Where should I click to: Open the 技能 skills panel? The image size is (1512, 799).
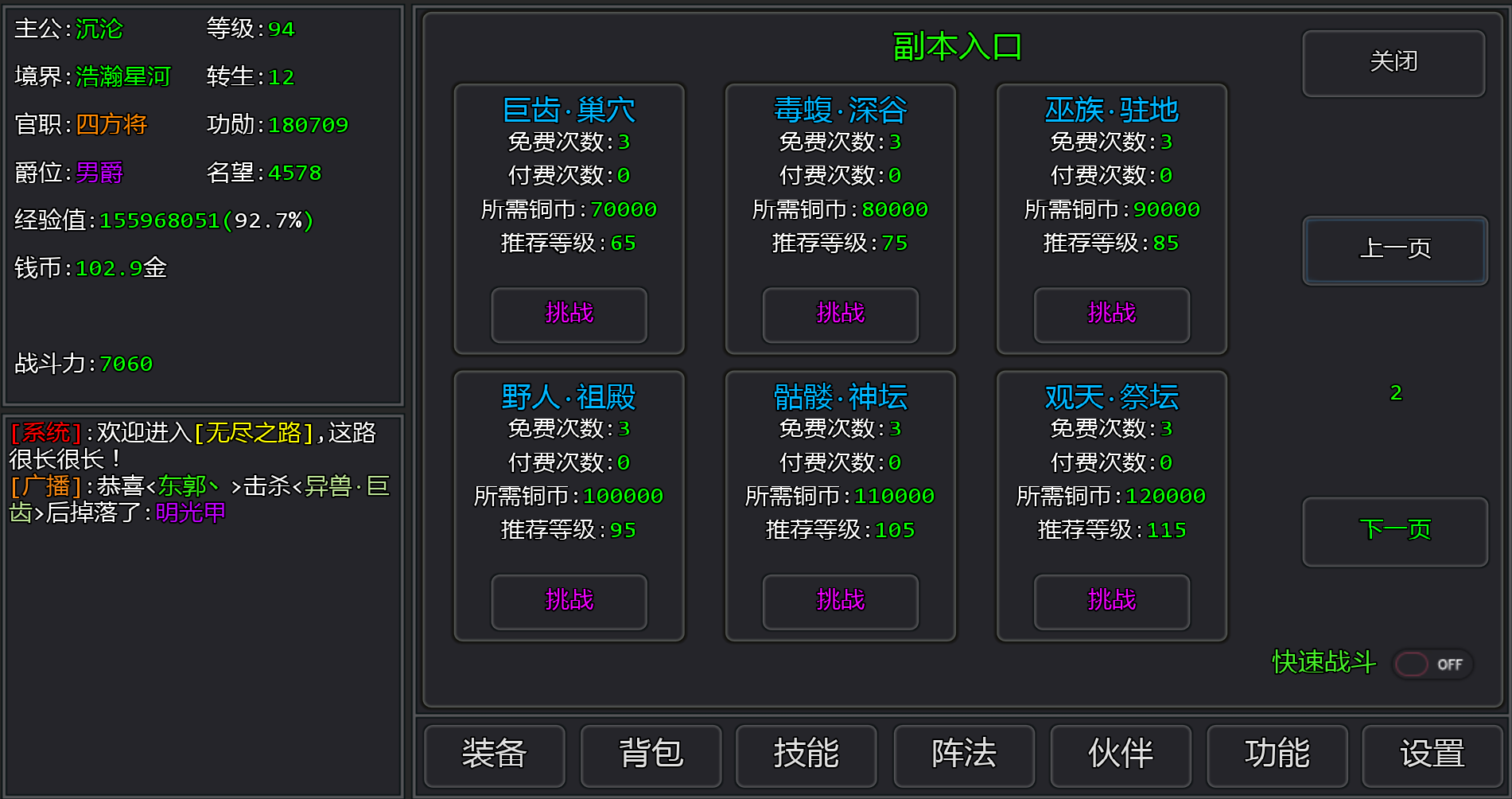[806, 755]
